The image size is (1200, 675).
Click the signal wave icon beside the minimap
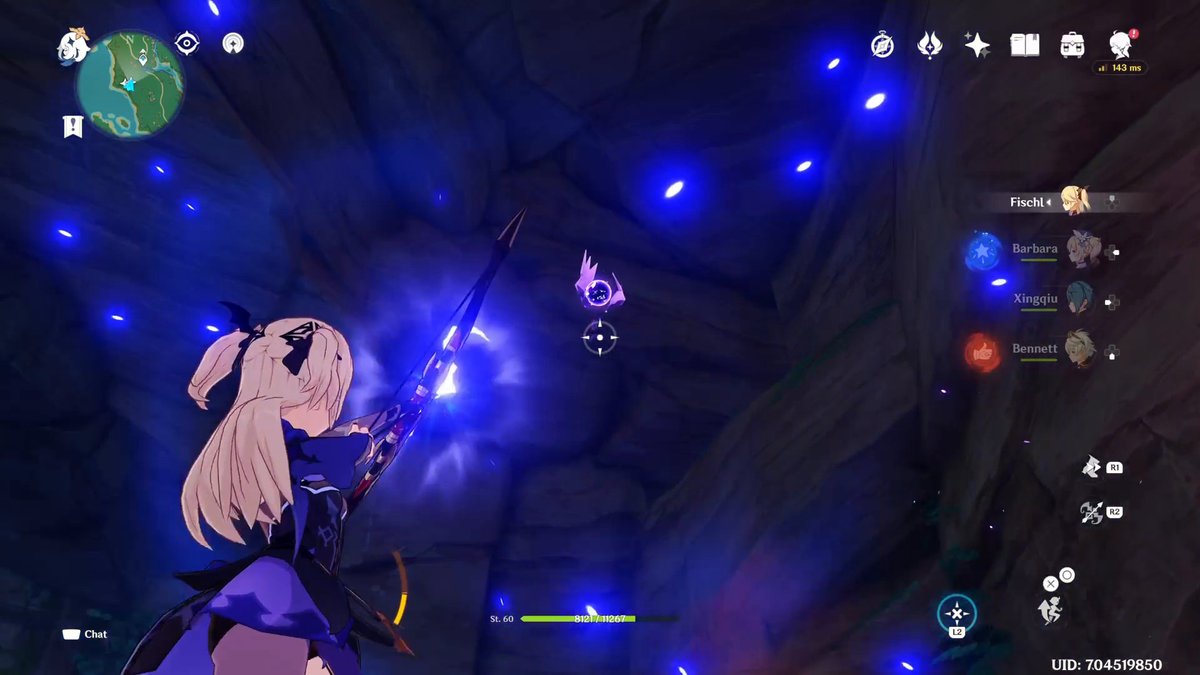232,43
